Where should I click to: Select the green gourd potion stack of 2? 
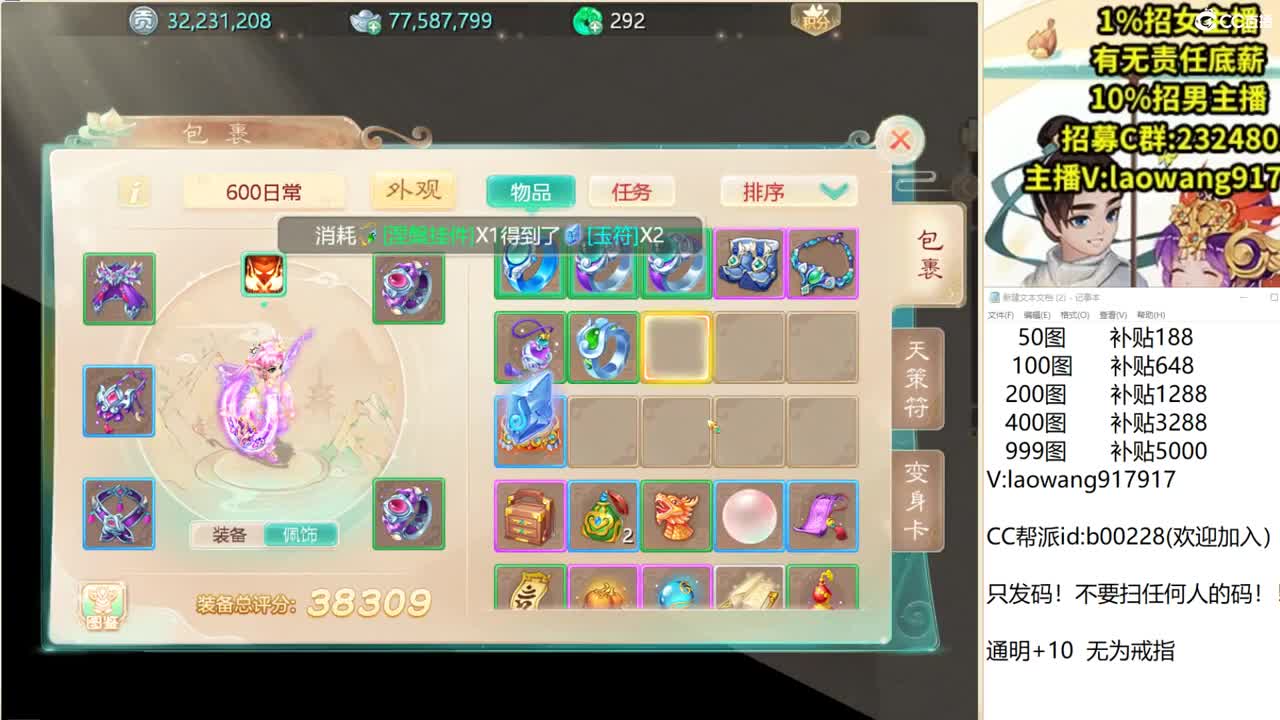point(601,515)
